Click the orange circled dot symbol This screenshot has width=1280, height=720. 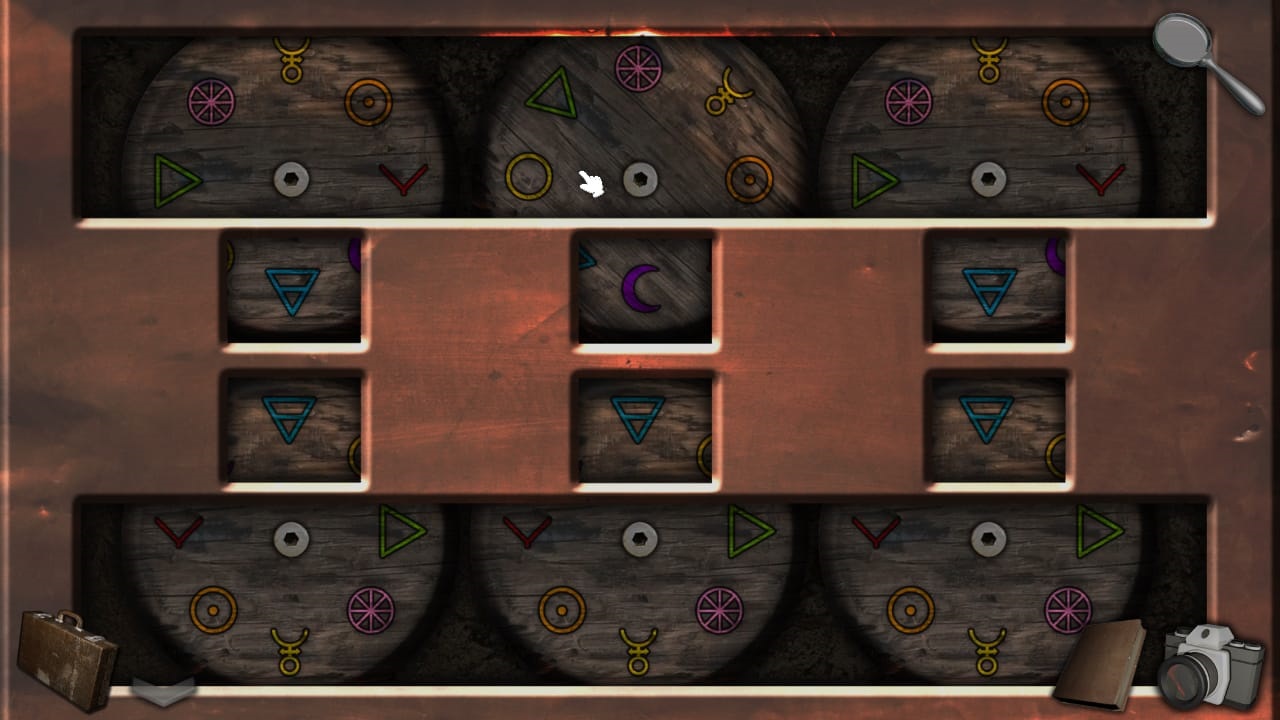[368, 101]
